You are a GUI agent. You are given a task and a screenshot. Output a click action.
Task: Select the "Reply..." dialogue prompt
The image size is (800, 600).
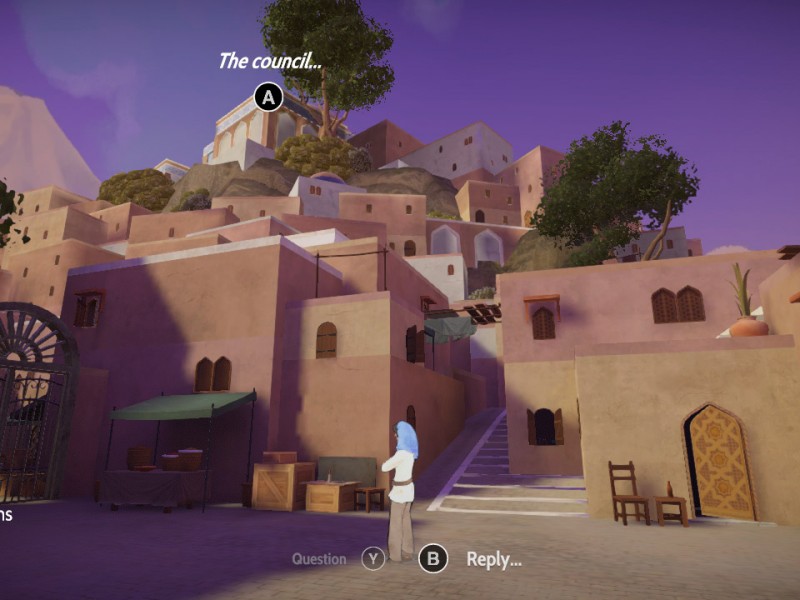coord(493,559)
